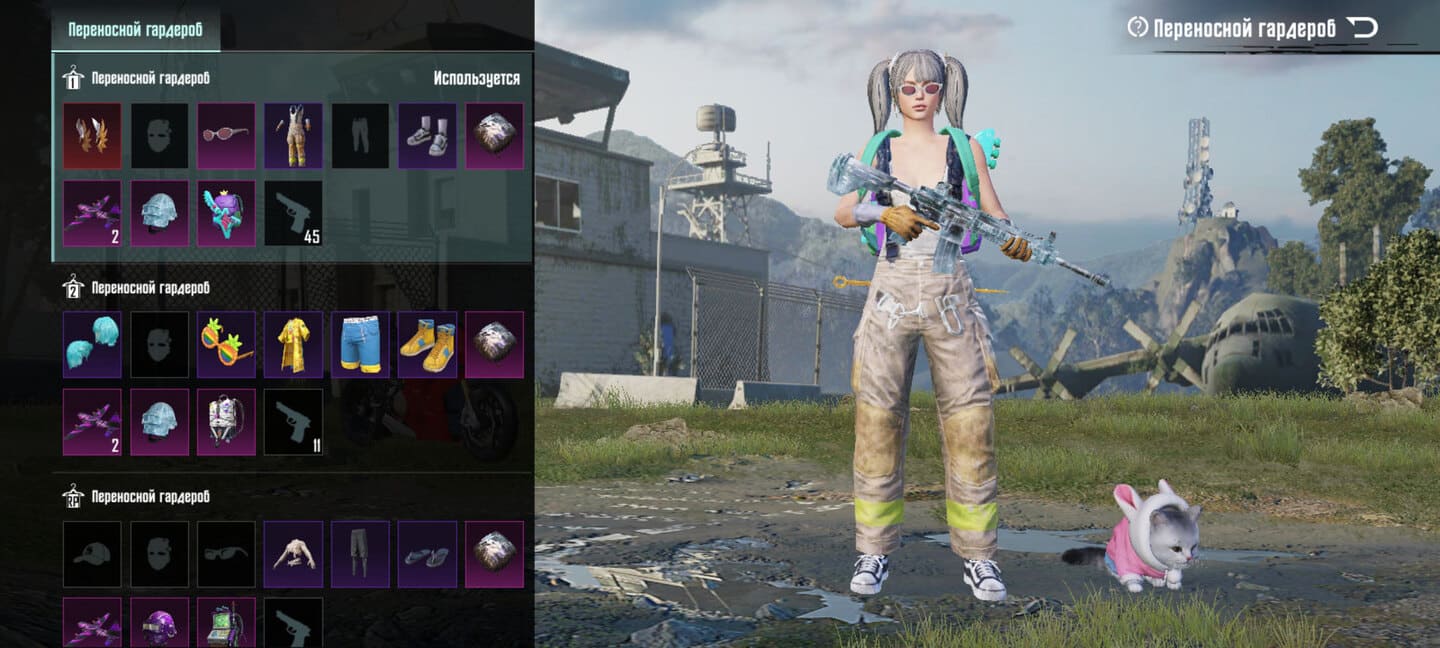Select the Переносной гардероб tab

pyautogui.click(x=135, y=29)
